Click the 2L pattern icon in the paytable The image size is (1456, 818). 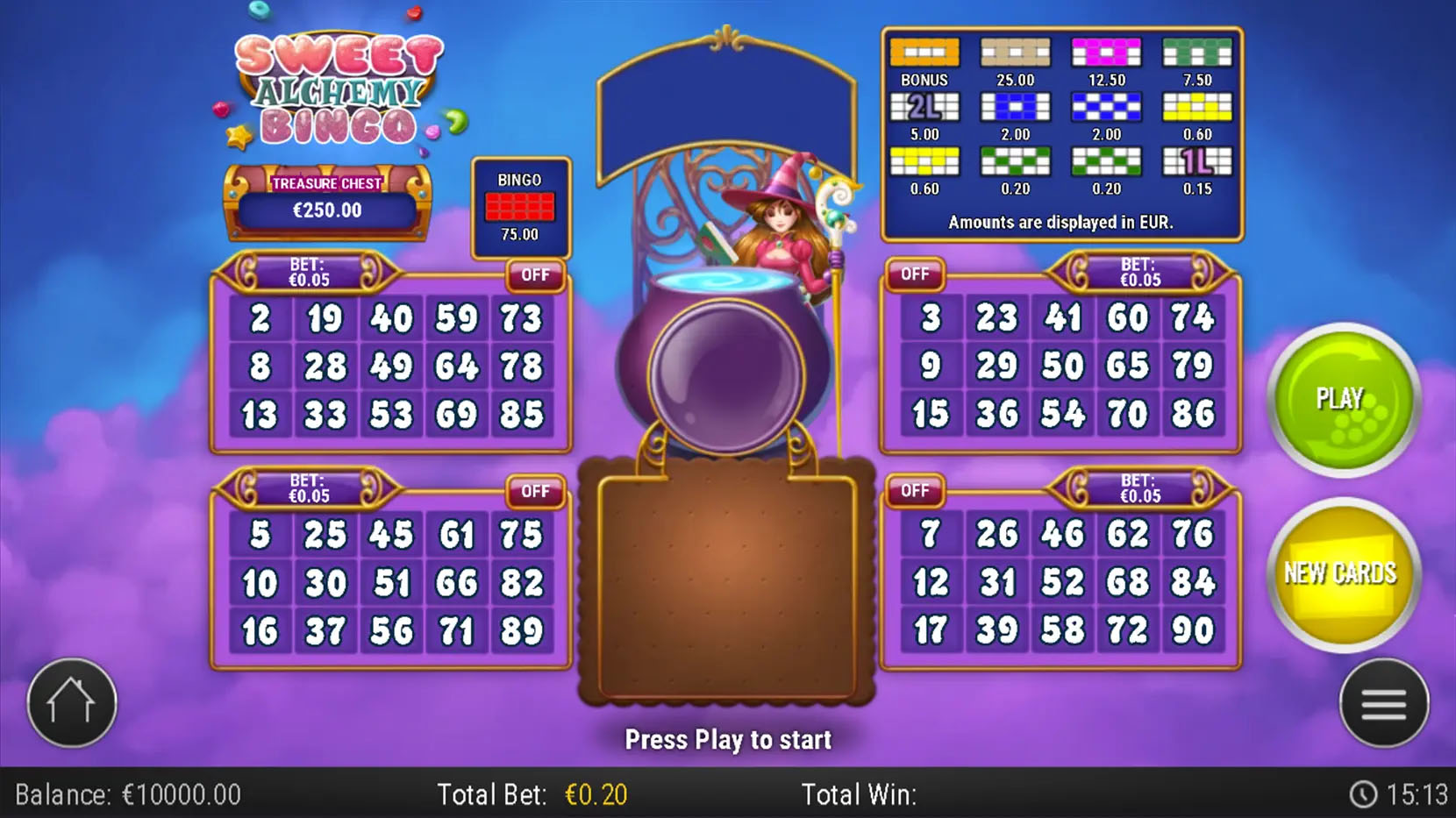coord(924,108)
